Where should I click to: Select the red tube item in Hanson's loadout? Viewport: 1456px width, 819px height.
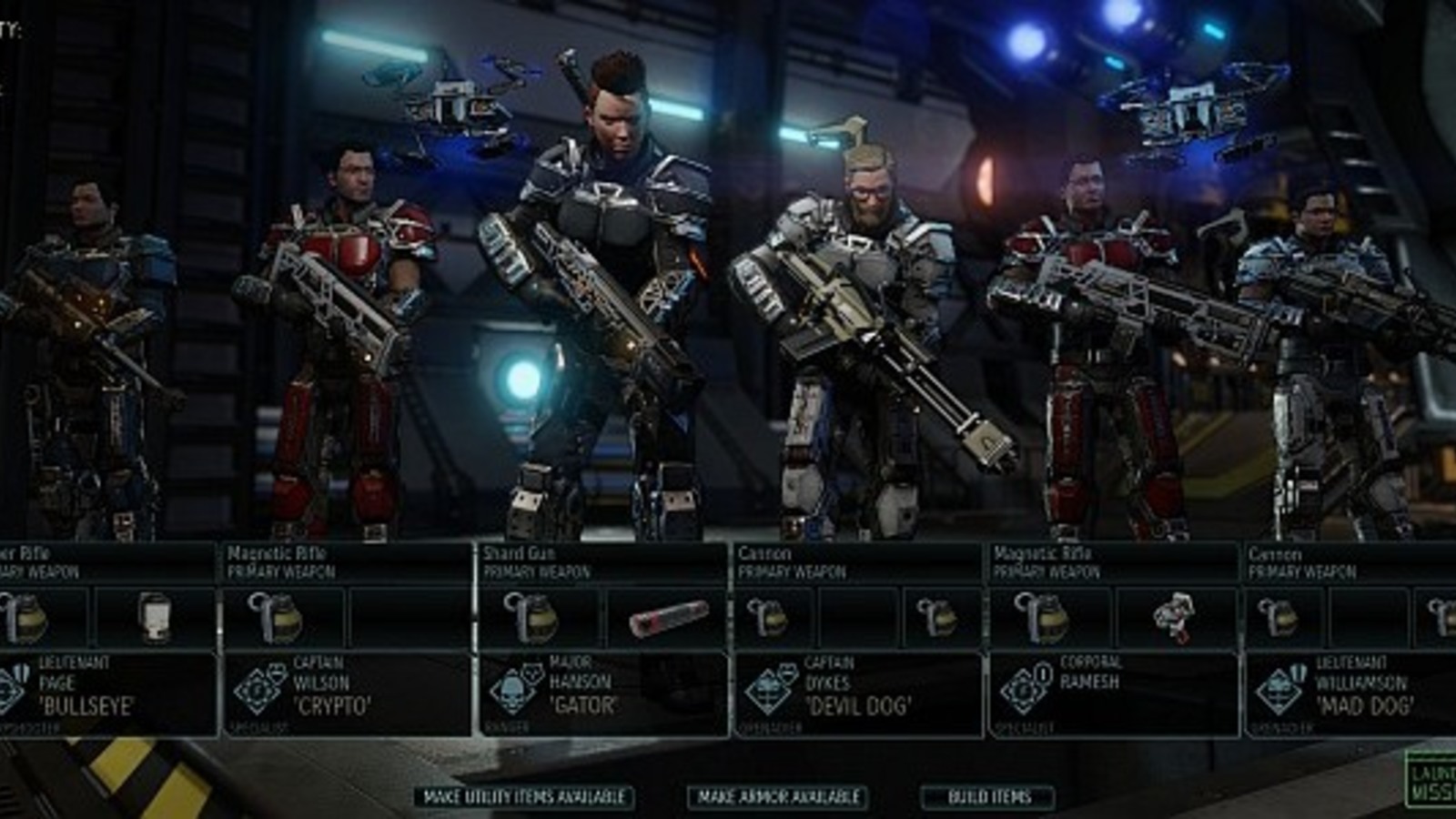click(x=667, y=618)
